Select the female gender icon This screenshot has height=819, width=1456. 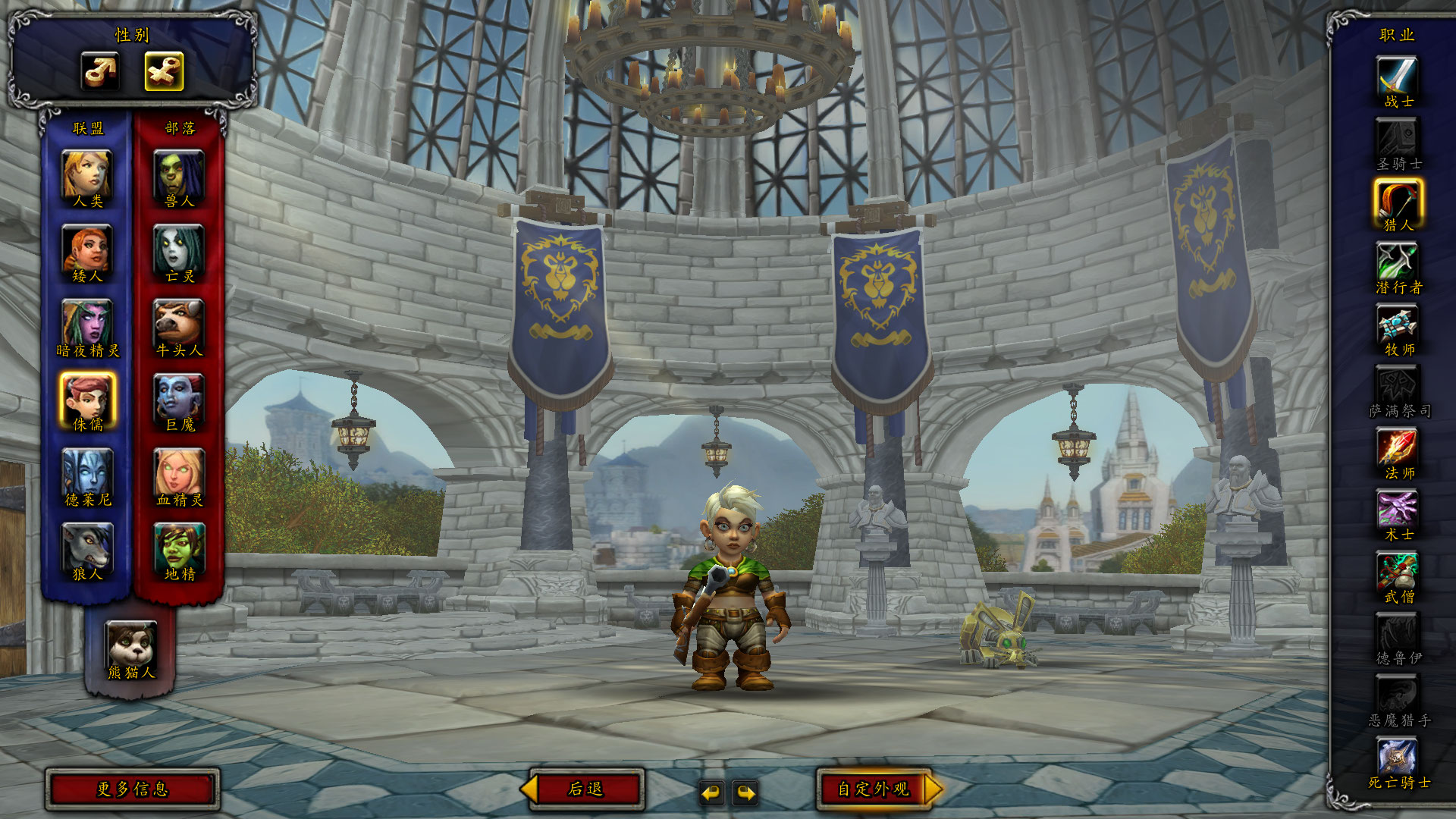tap(164, 71)
